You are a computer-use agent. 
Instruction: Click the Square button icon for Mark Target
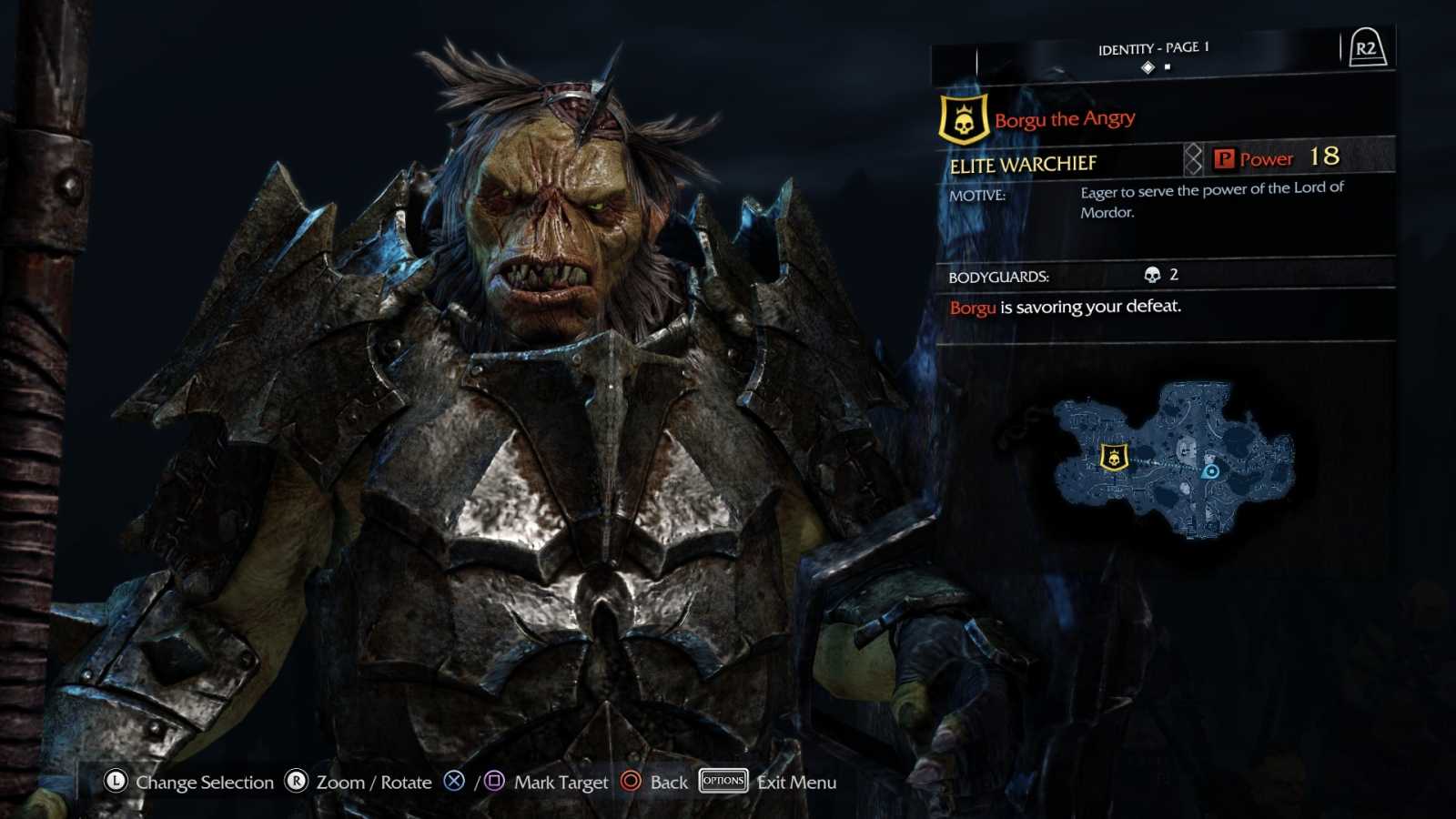pyautogui.click(x=492, y=782)
